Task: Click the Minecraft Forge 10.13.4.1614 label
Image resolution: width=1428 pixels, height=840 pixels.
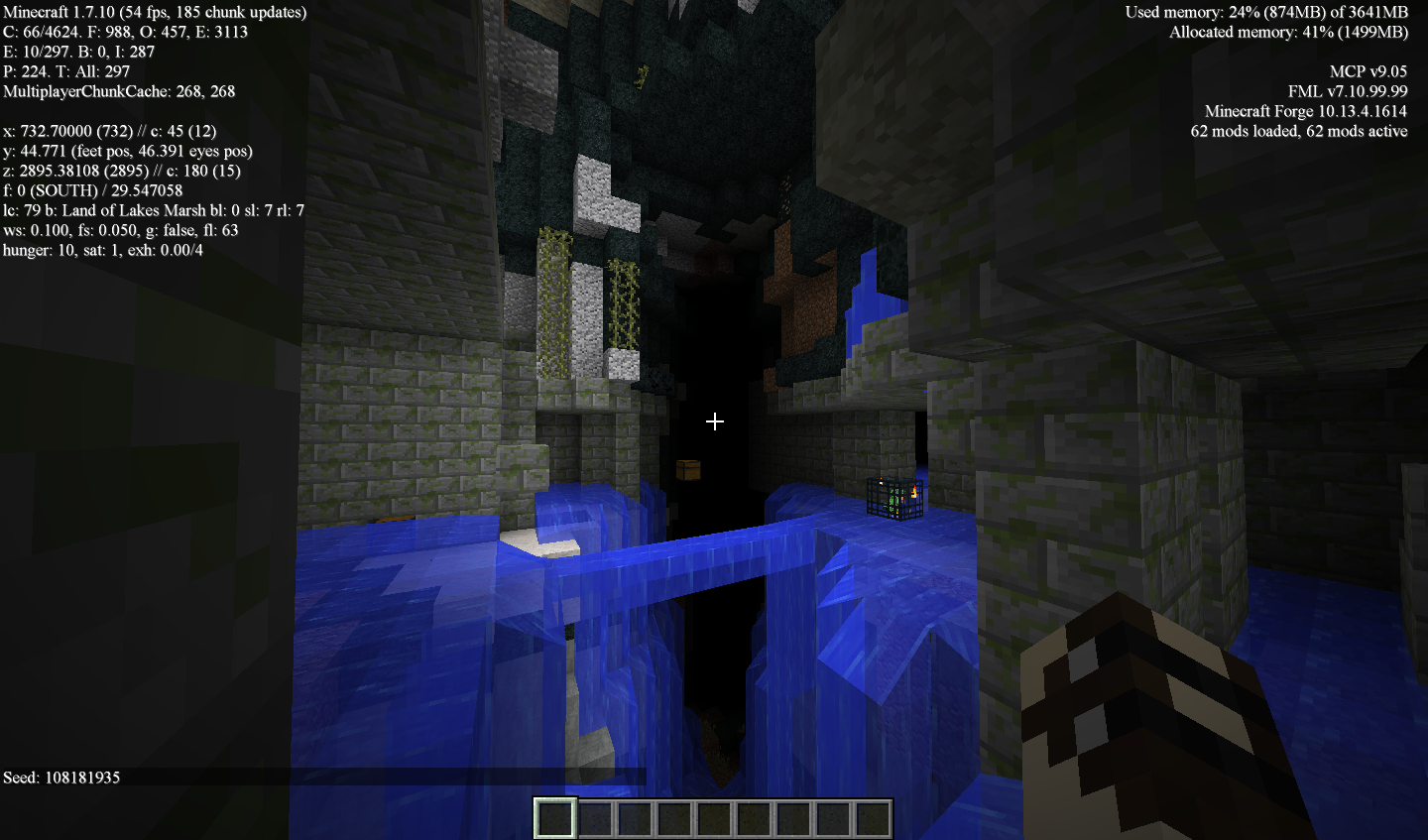Action: [1306, 111]
